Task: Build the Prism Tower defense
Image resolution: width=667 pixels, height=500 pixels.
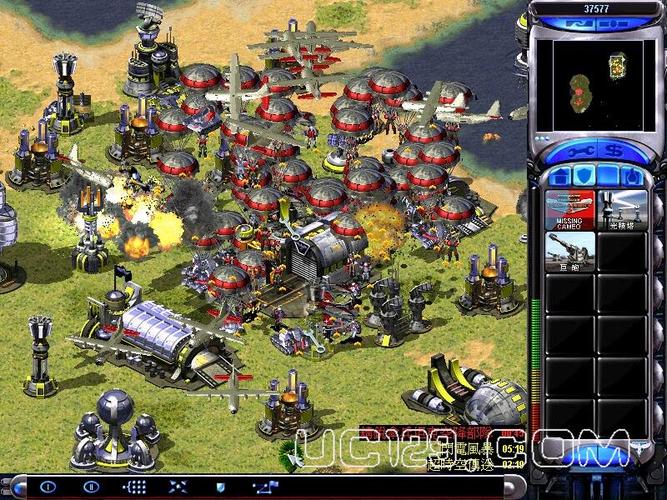Action: coord(622,210)
